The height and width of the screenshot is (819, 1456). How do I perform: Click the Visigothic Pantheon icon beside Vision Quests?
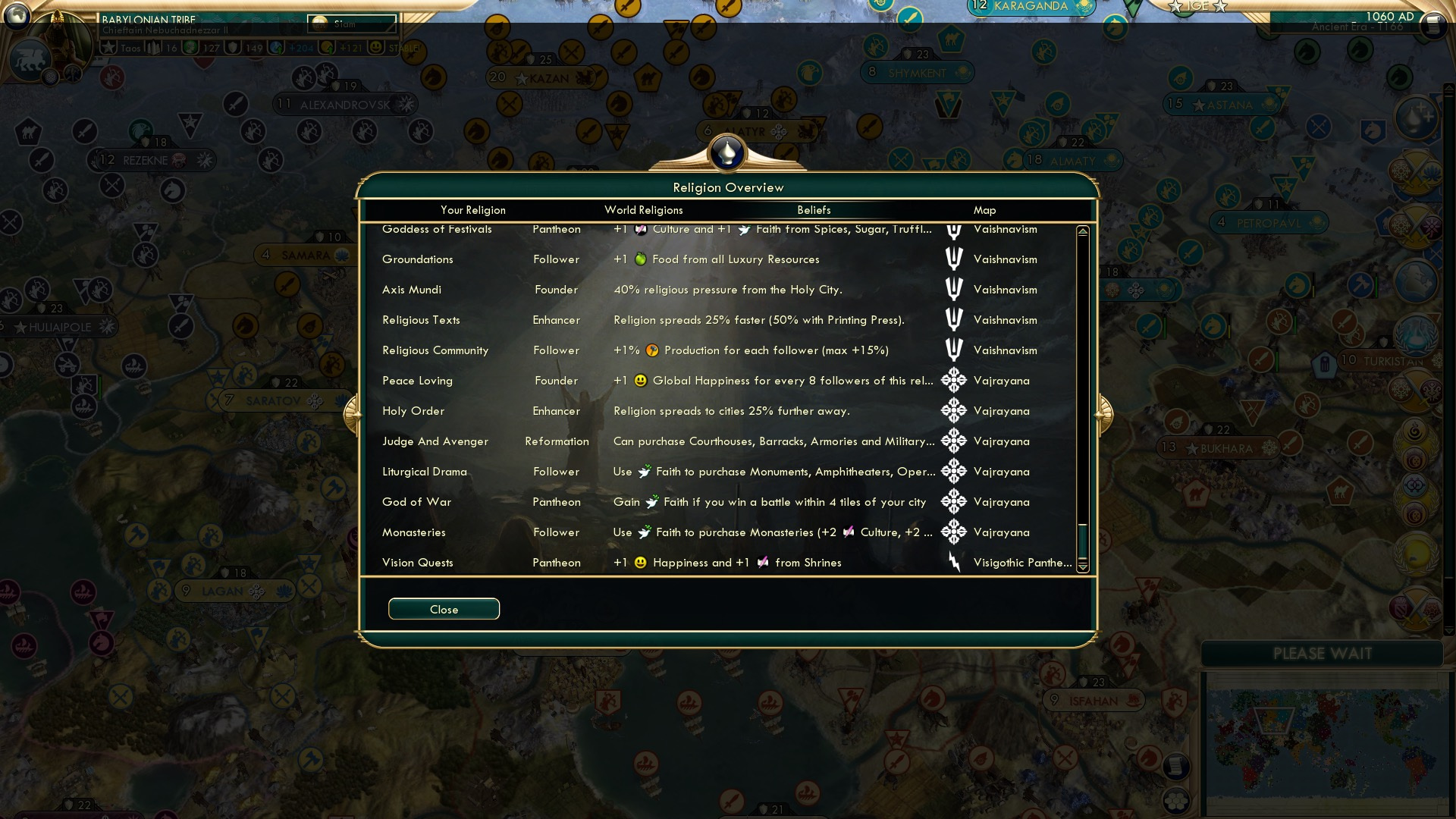[x=953, y=562]
